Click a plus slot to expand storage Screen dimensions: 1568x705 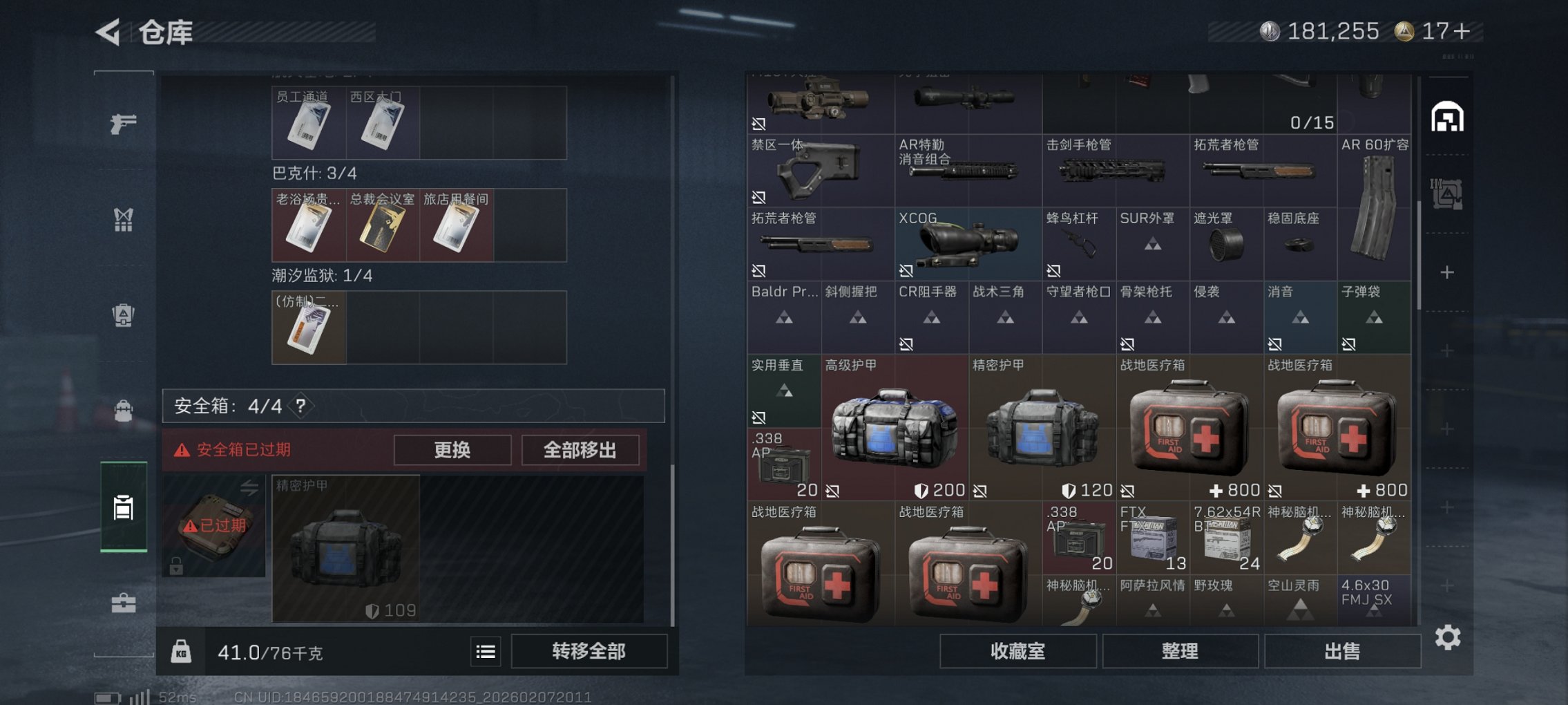click(x=1447, y=272)
